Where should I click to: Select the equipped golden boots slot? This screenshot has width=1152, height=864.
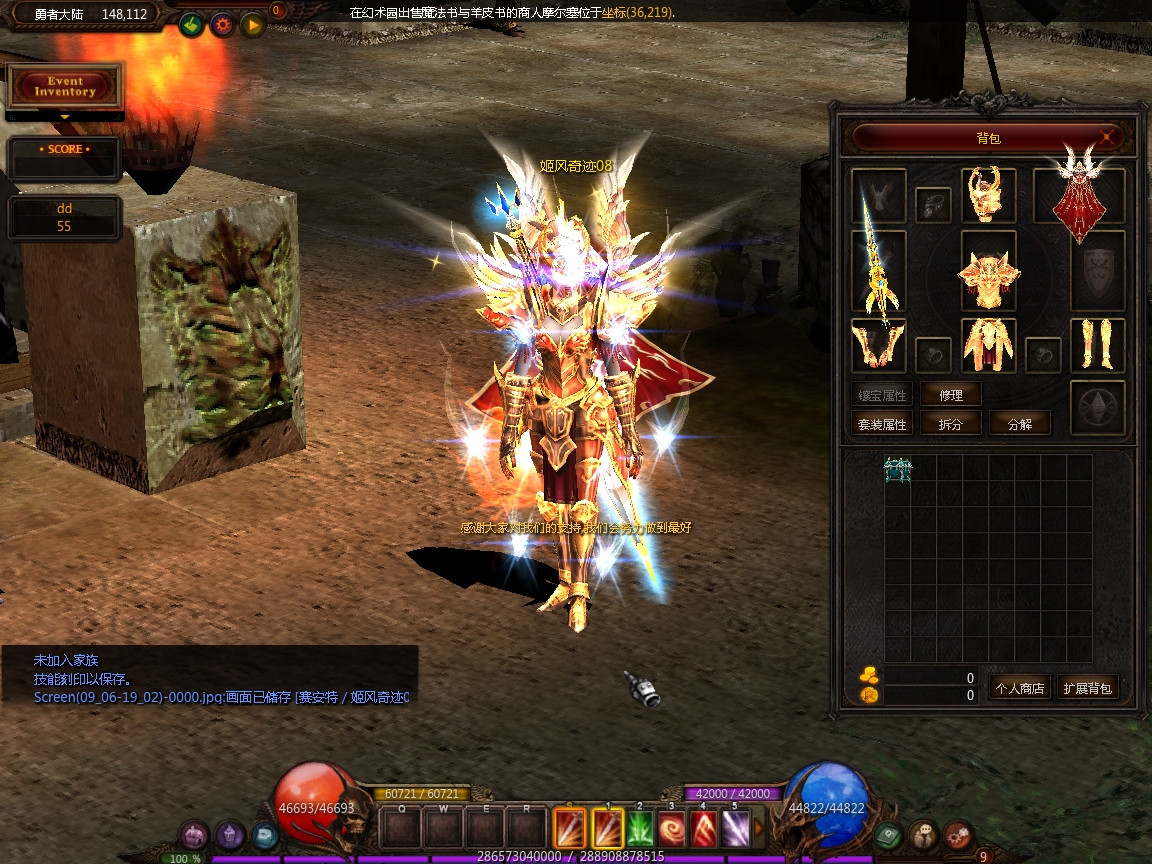(x=1097, y=345)
